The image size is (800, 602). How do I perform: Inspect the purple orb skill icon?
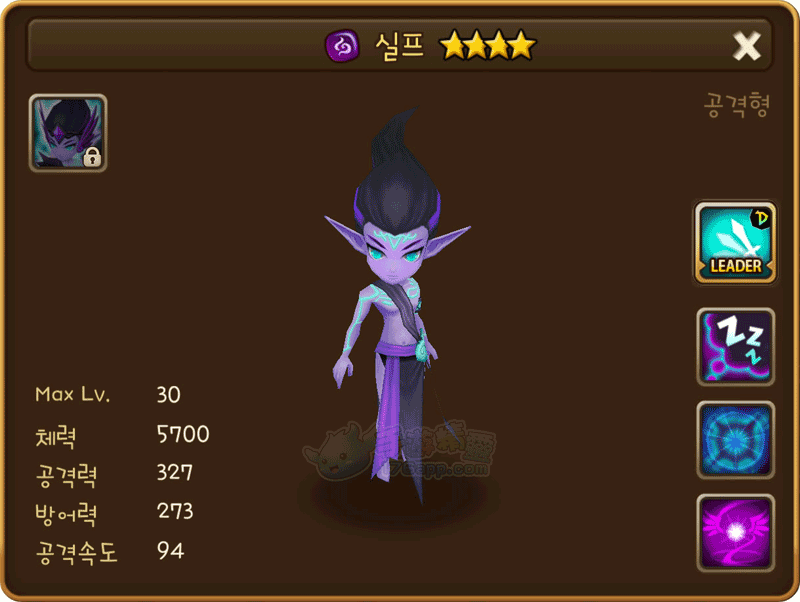(x=735, y=533)
